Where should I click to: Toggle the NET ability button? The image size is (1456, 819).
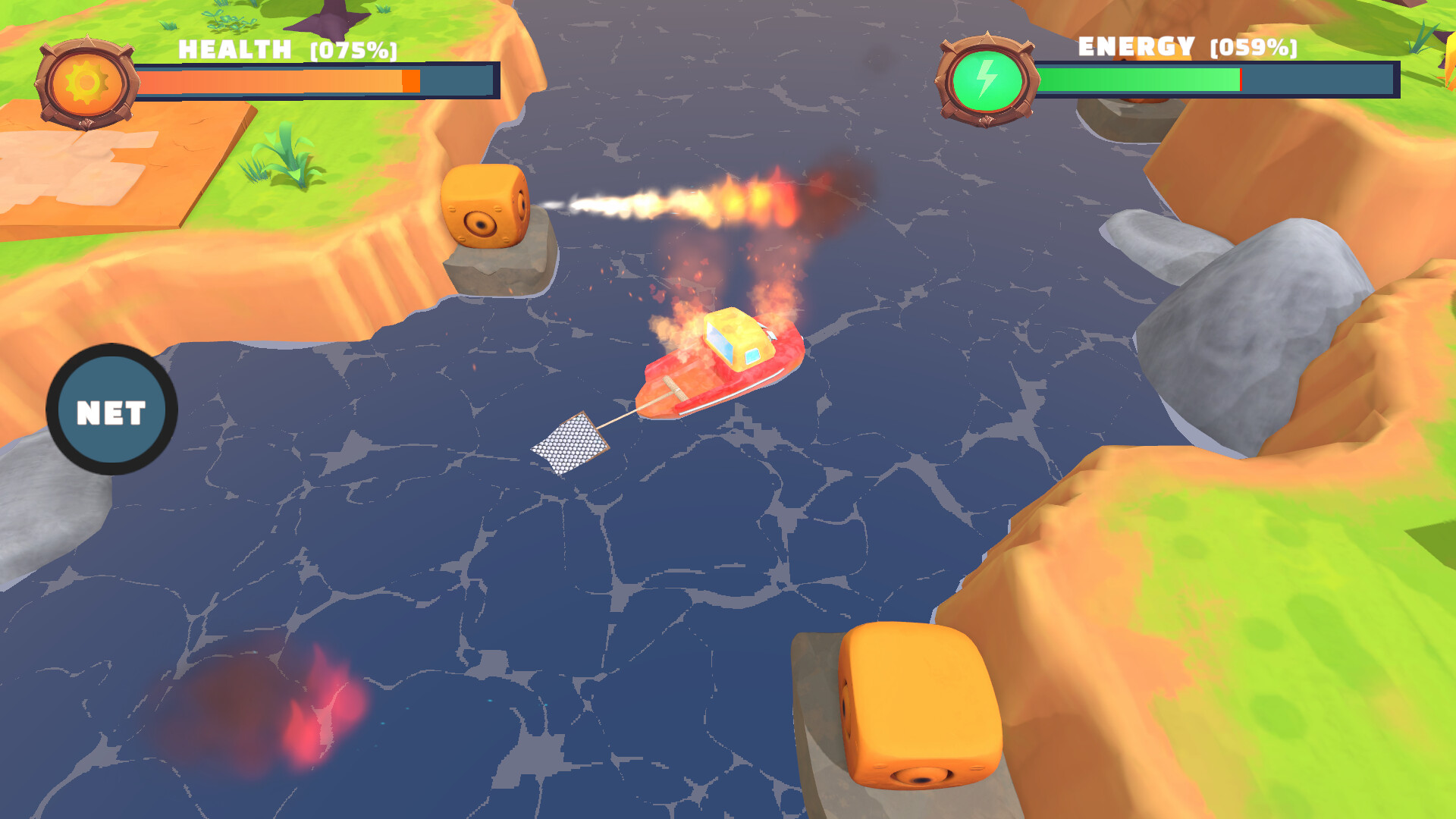click(x=112, y=409)
